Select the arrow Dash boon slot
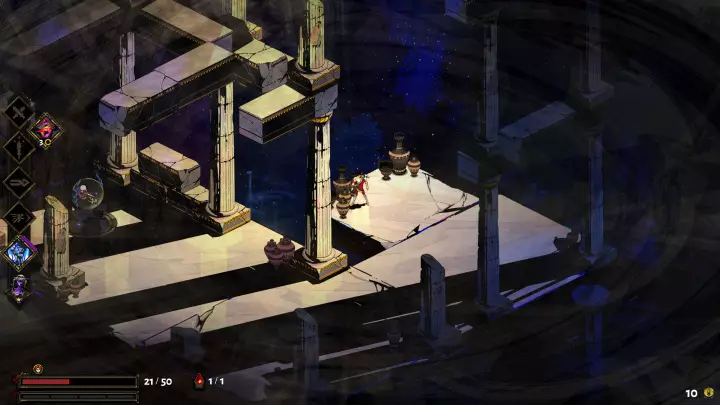 pyautogui.click(x=19, y=182)
